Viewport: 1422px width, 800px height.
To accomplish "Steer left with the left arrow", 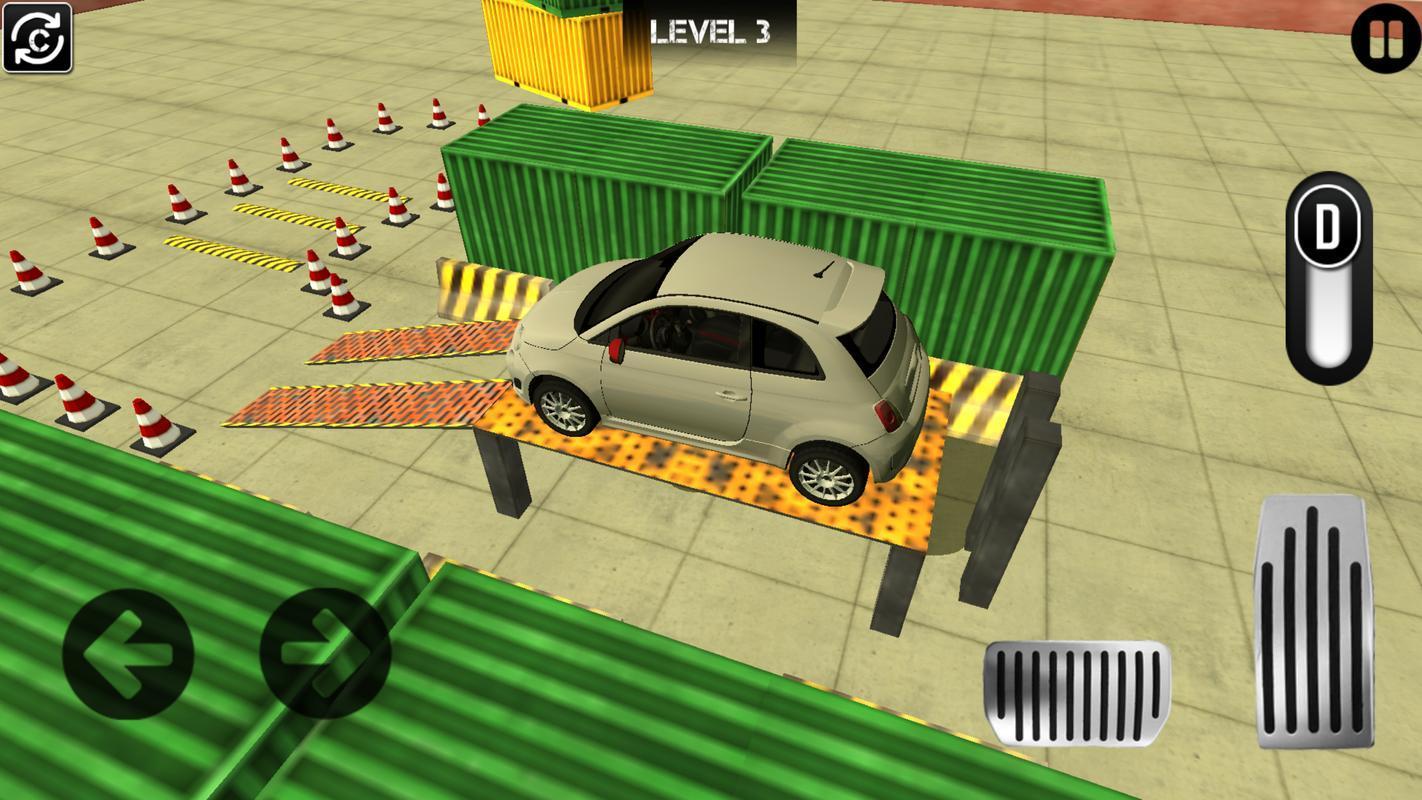I will (127, 654).
